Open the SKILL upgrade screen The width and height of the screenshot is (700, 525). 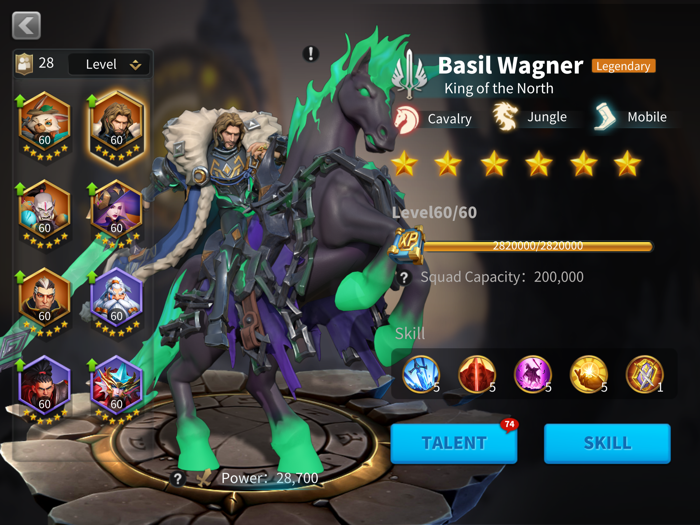607,443
